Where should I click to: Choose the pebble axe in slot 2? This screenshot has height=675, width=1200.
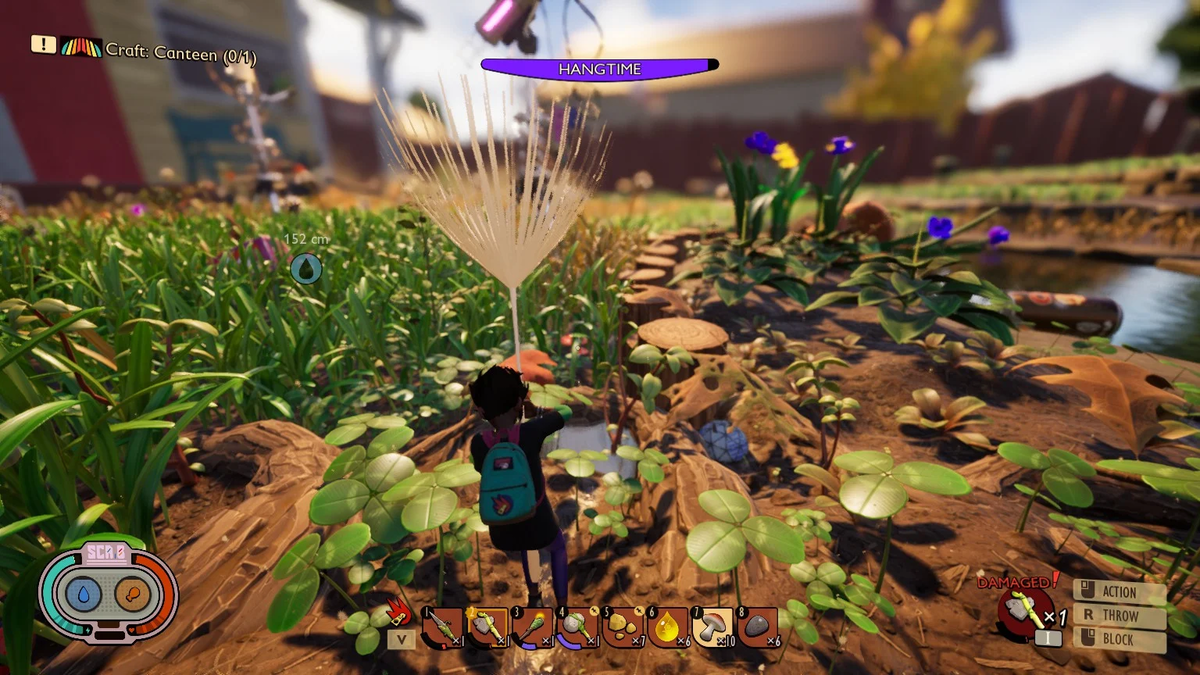coord(487,627)
